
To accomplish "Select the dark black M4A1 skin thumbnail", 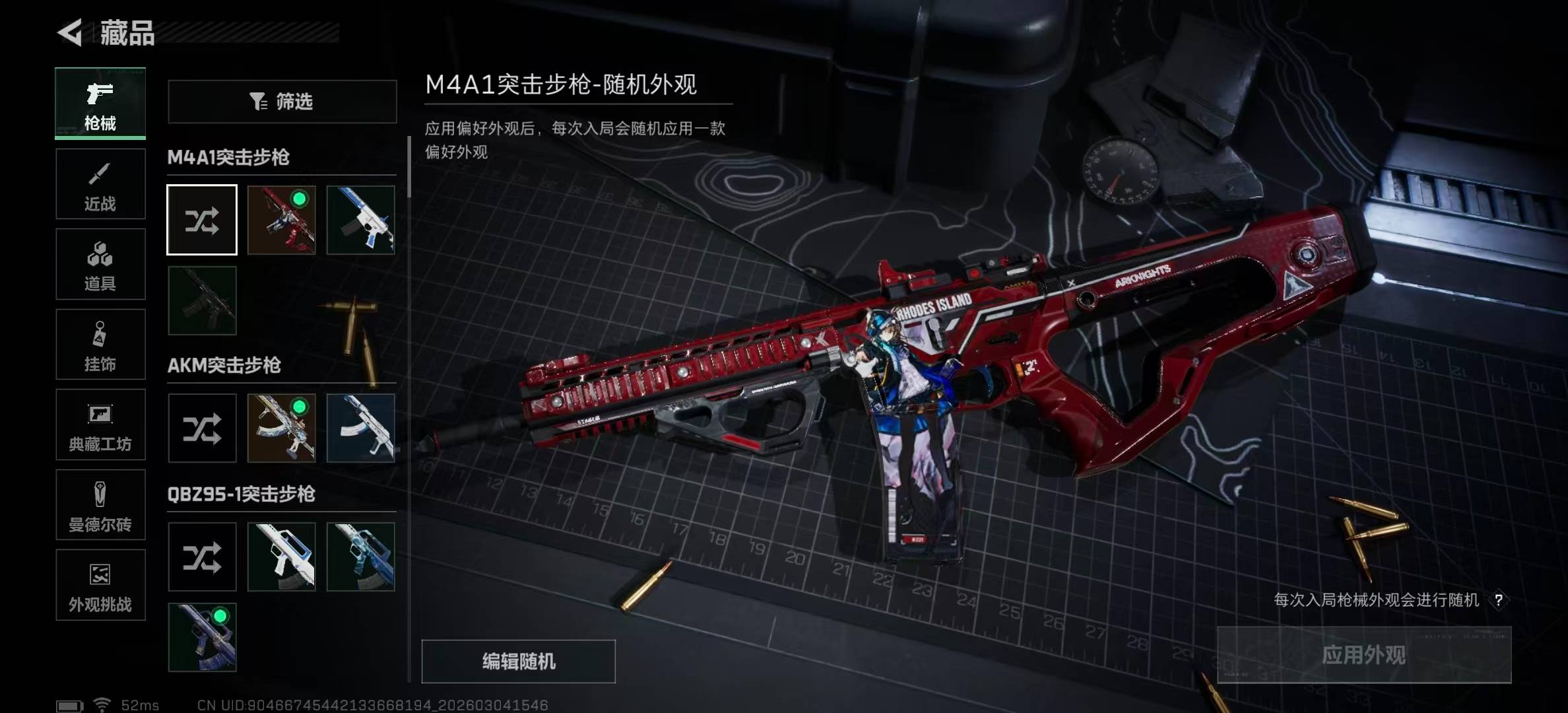I will [x=202, y=300].
